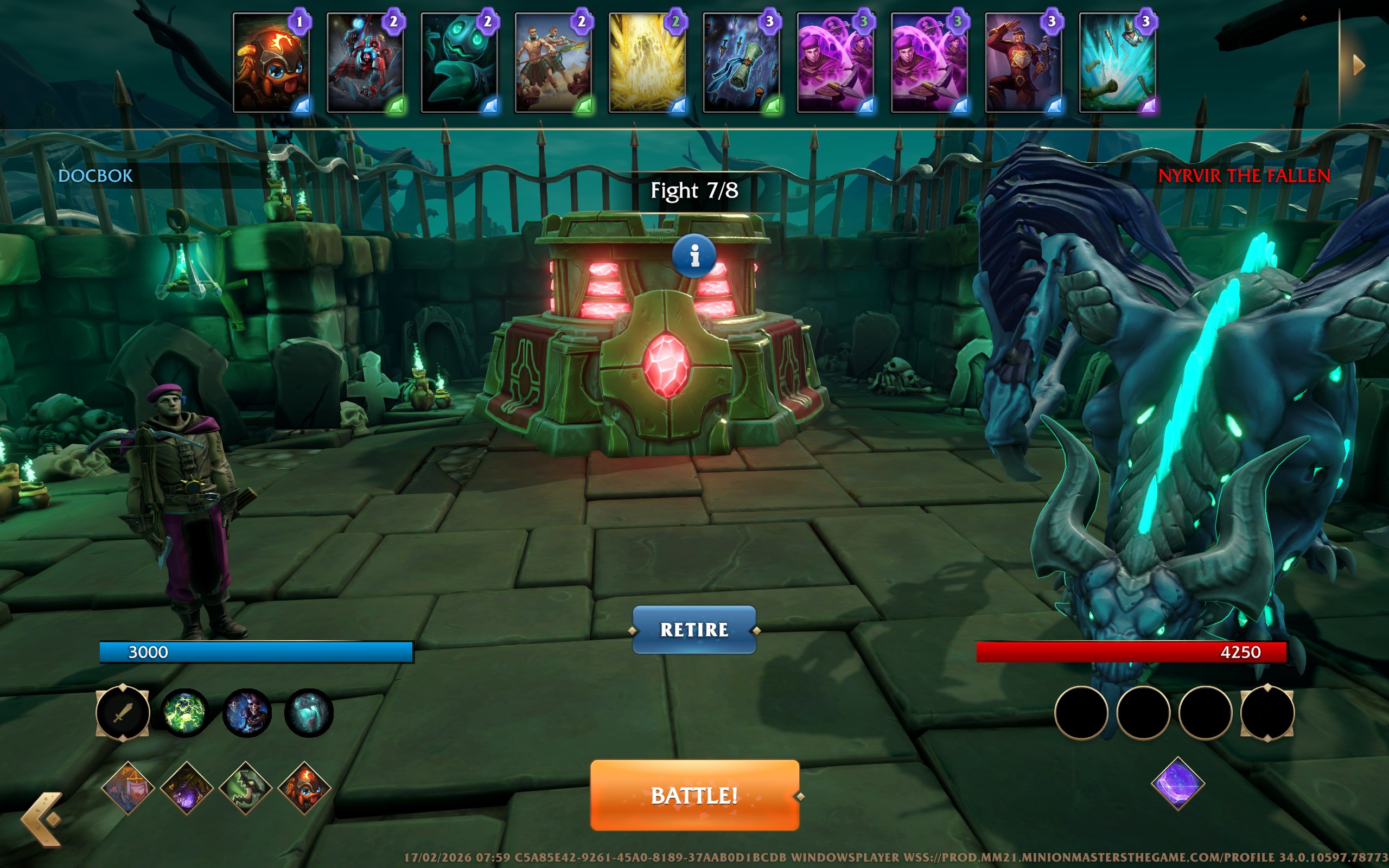1389x868 pixels.
Task: Select the 1-cost helmeted orange creature card
Action: pos(271,62)
